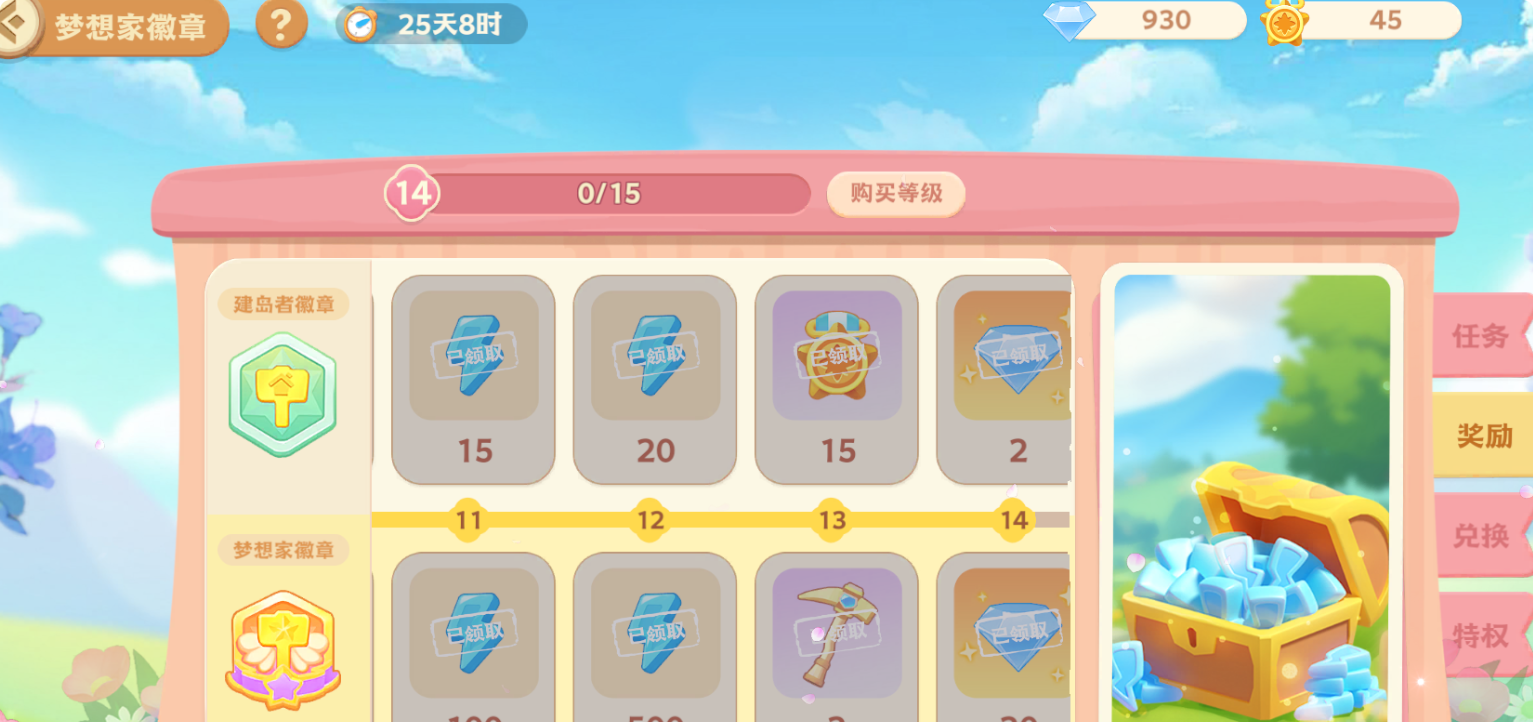Click the green hammer badge under 建岛者徽章
The height and width of the screenshot is (722, 1533).
click(x=283, y=394)
